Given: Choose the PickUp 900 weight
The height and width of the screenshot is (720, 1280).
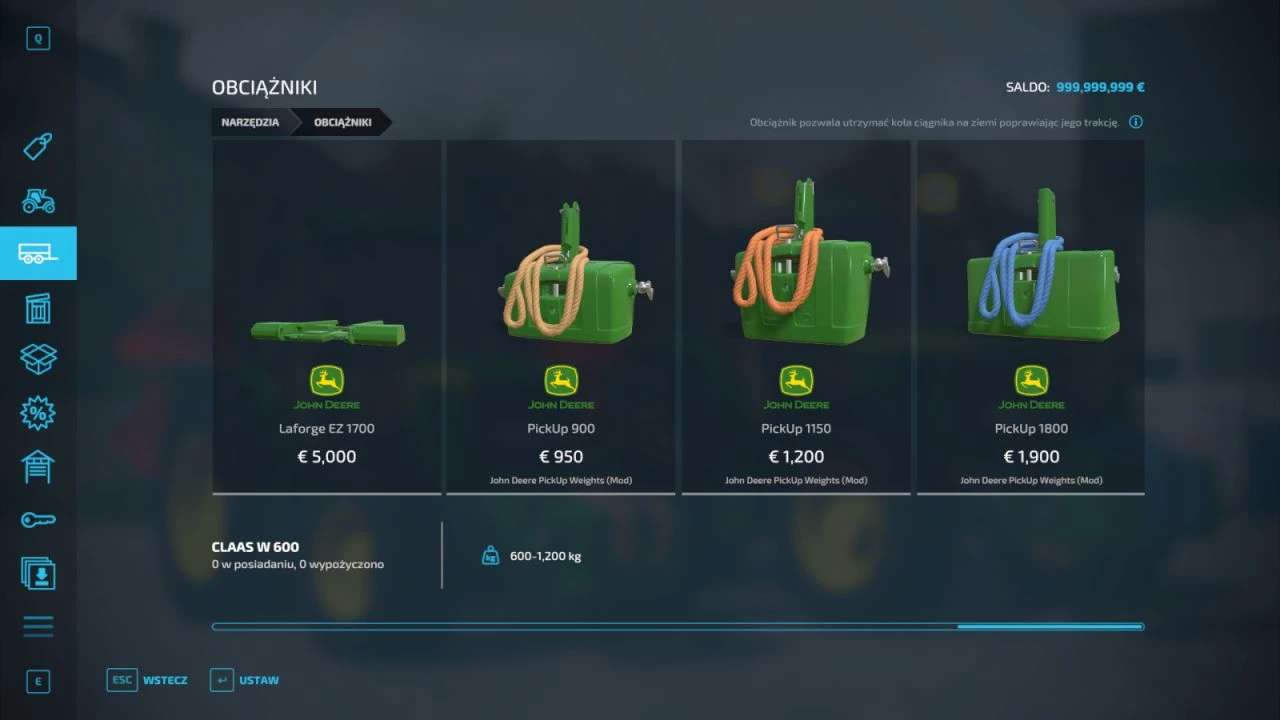Looking at the screenshot, I should pos(561,317).
